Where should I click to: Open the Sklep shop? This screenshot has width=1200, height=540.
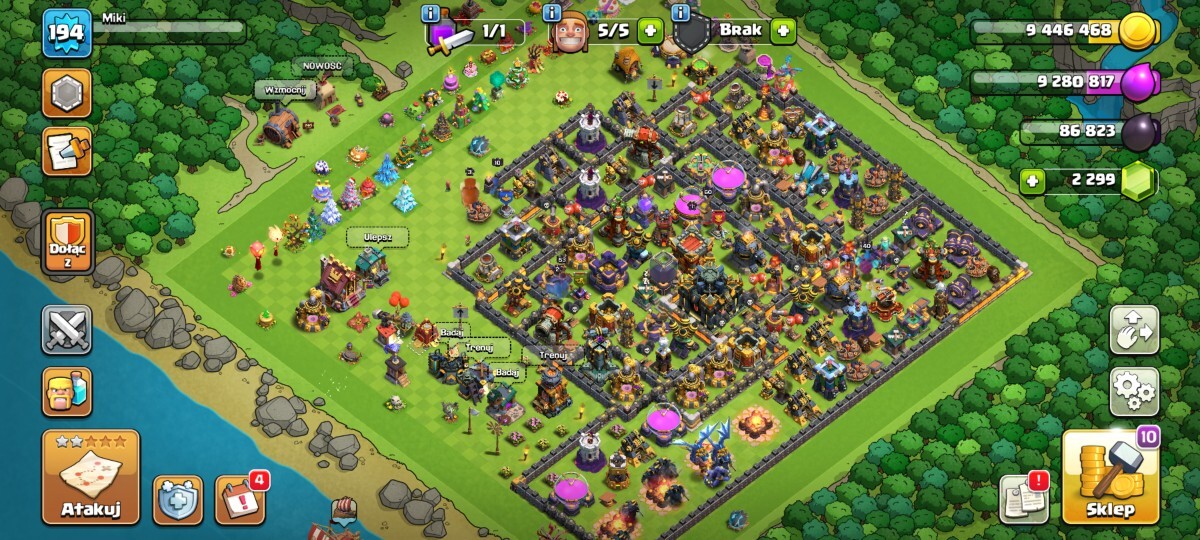(1110, 477)
